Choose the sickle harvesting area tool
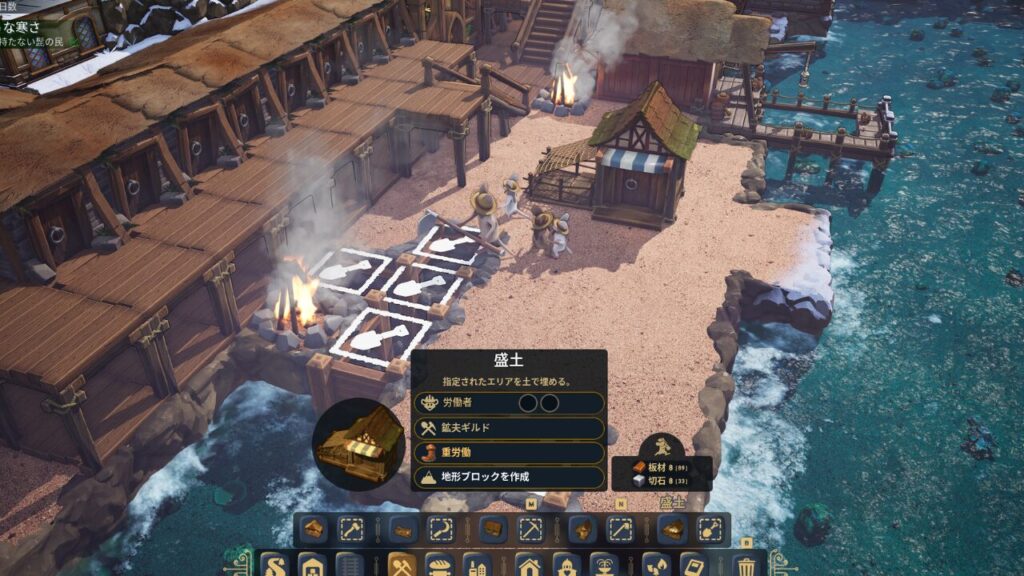1024x576 pixels. [x=441, y=529]
